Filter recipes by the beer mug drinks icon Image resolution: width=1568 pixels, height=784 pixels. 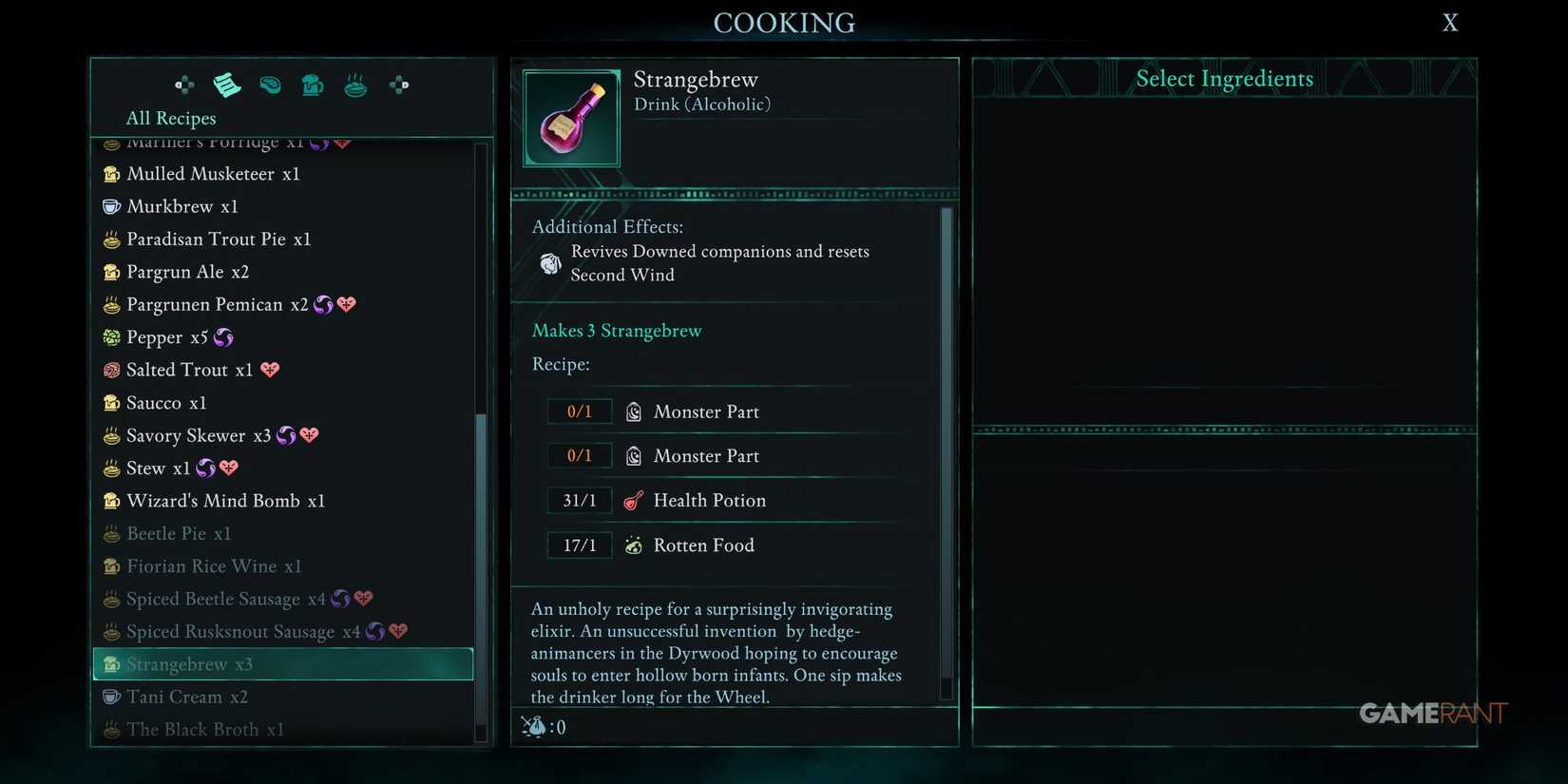click(313, 85)
